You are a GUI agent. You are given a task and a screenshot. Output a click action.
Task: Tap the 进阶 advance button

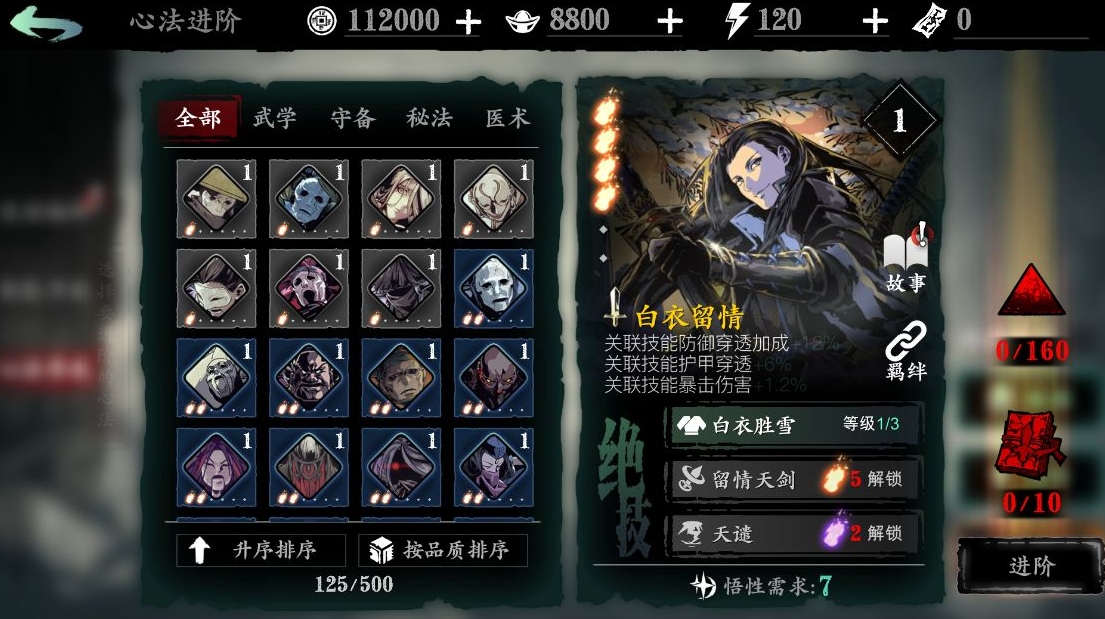tap(1031, 566)
